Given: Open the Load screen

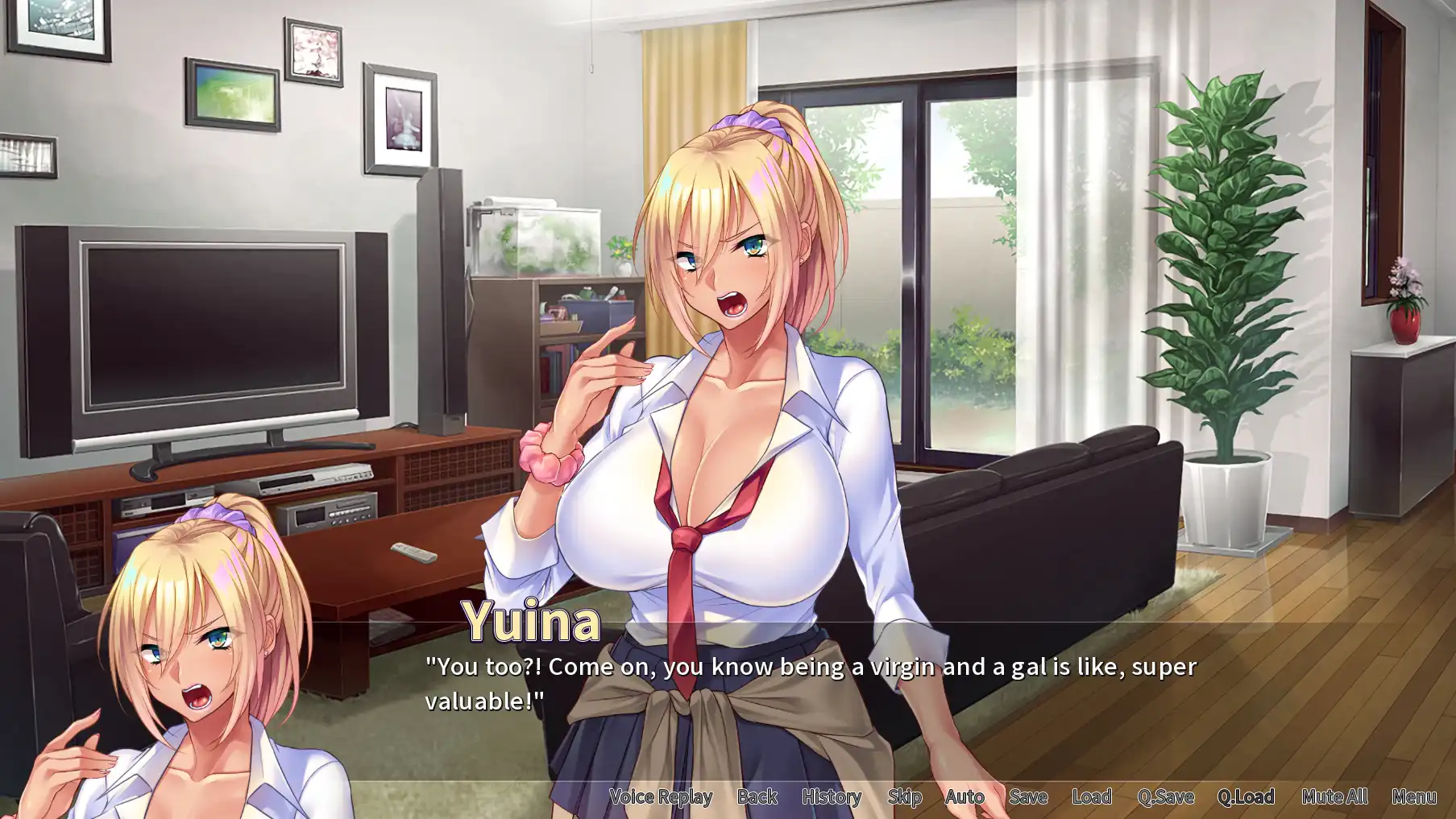Looking at the screenshot, I should click(1091, 796).
